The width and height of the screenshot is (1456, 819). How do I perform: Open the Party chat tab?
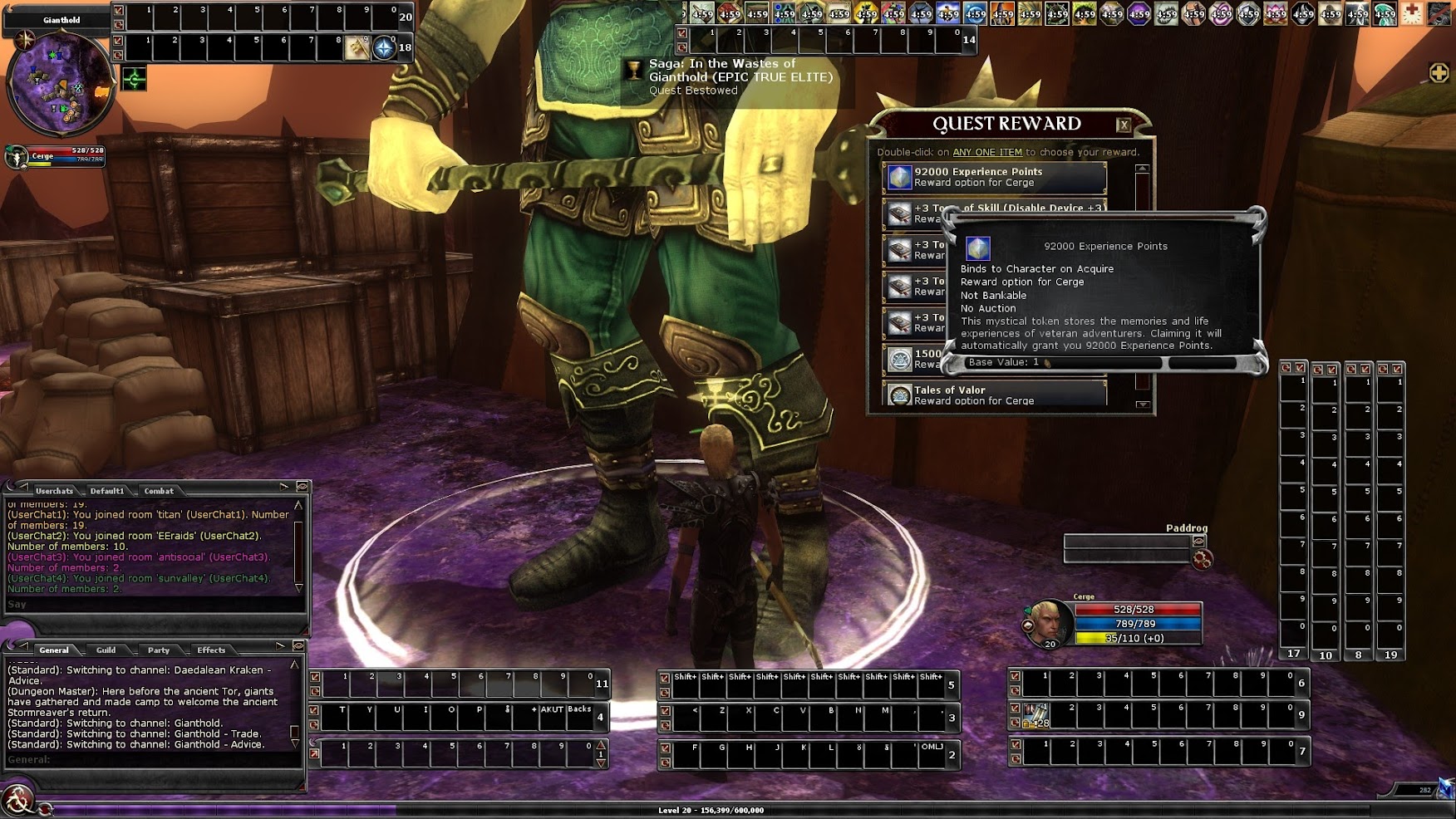pyautogui.click(x=159, y=650)
